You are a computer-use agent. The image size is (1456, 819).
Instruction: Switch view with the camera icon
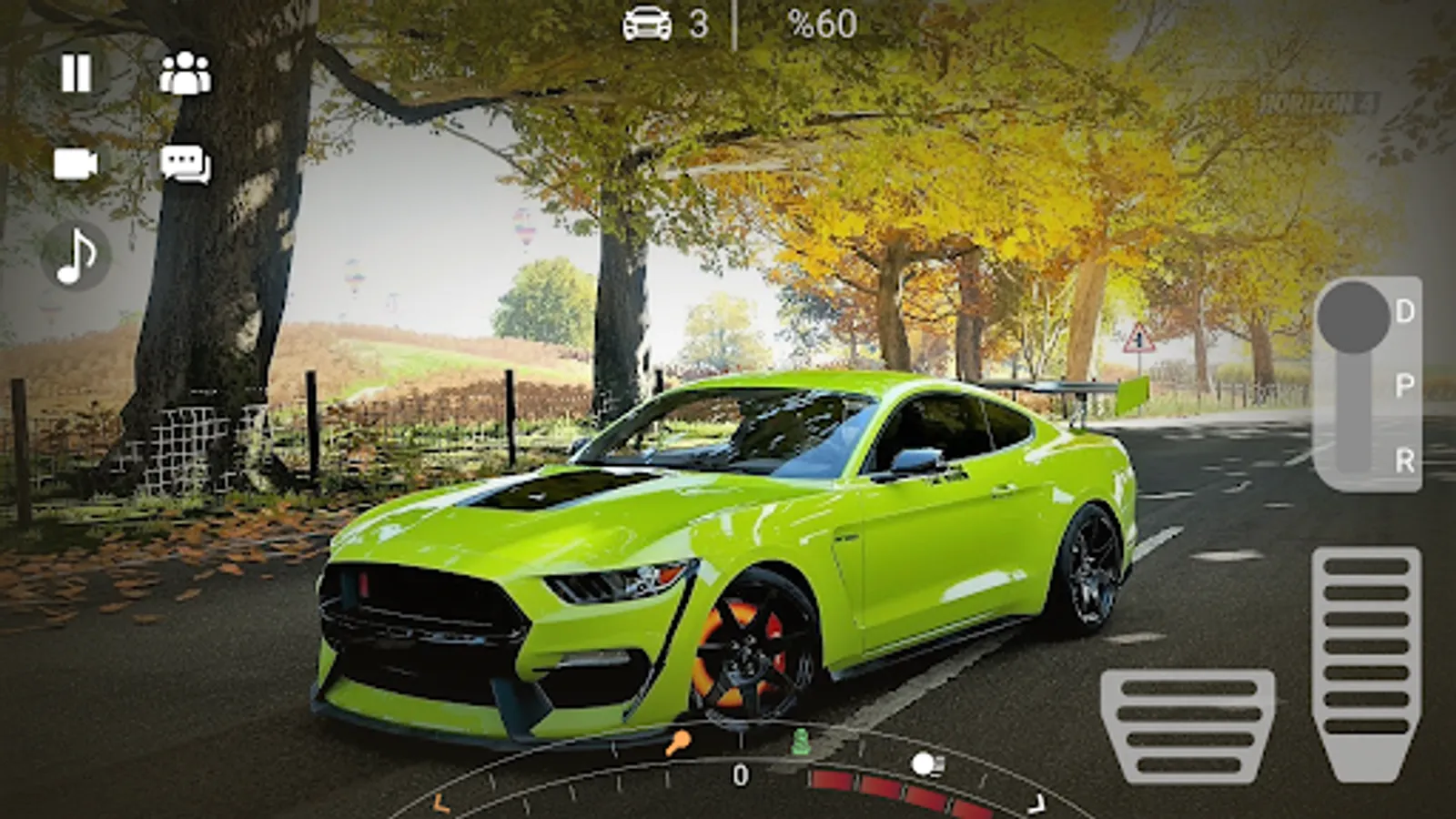[x=76, y=165]
